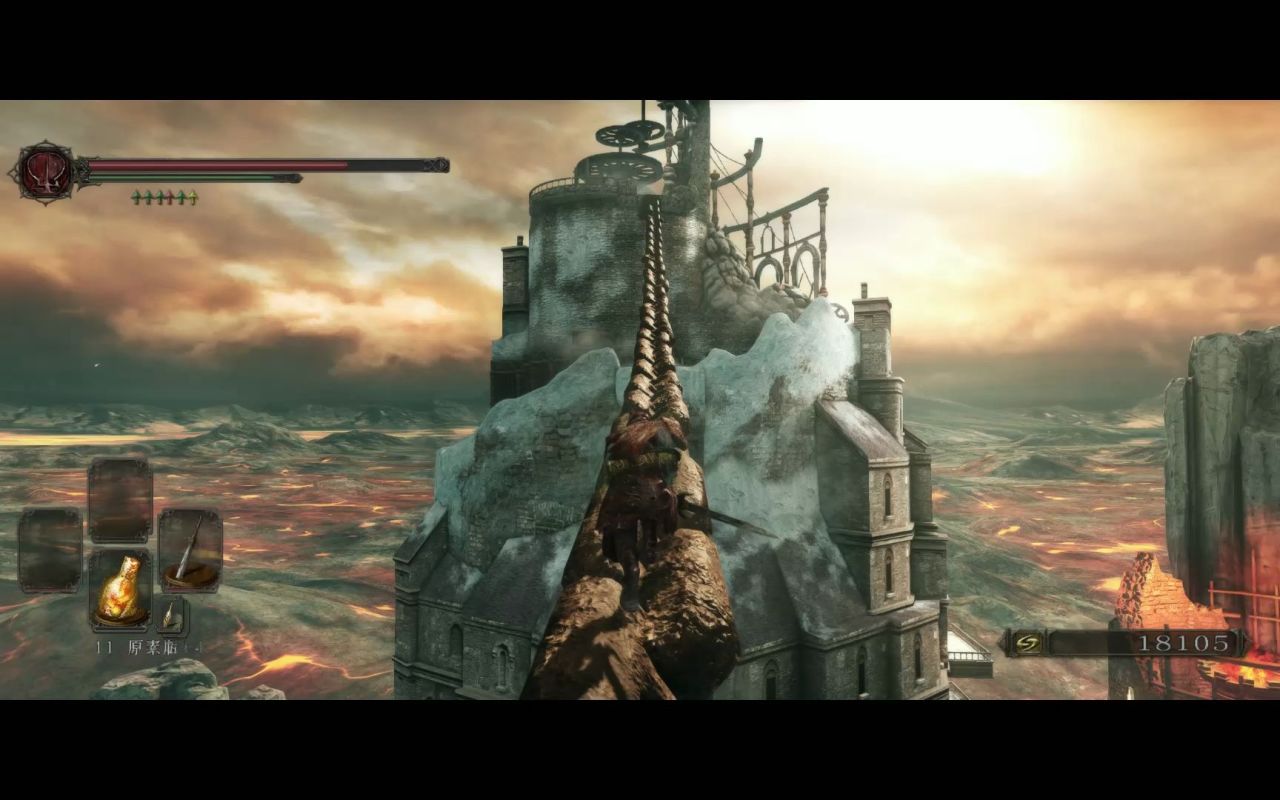1280x800 pixels.
Task: Click the item count number 11
Action: coord(103,645)
